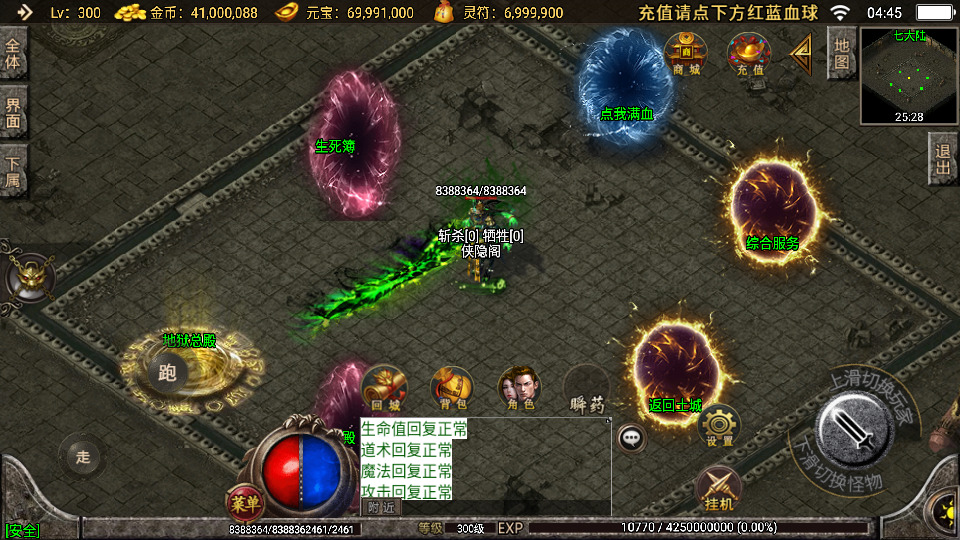Open the 菜单 menu button

tap(244, 501)
